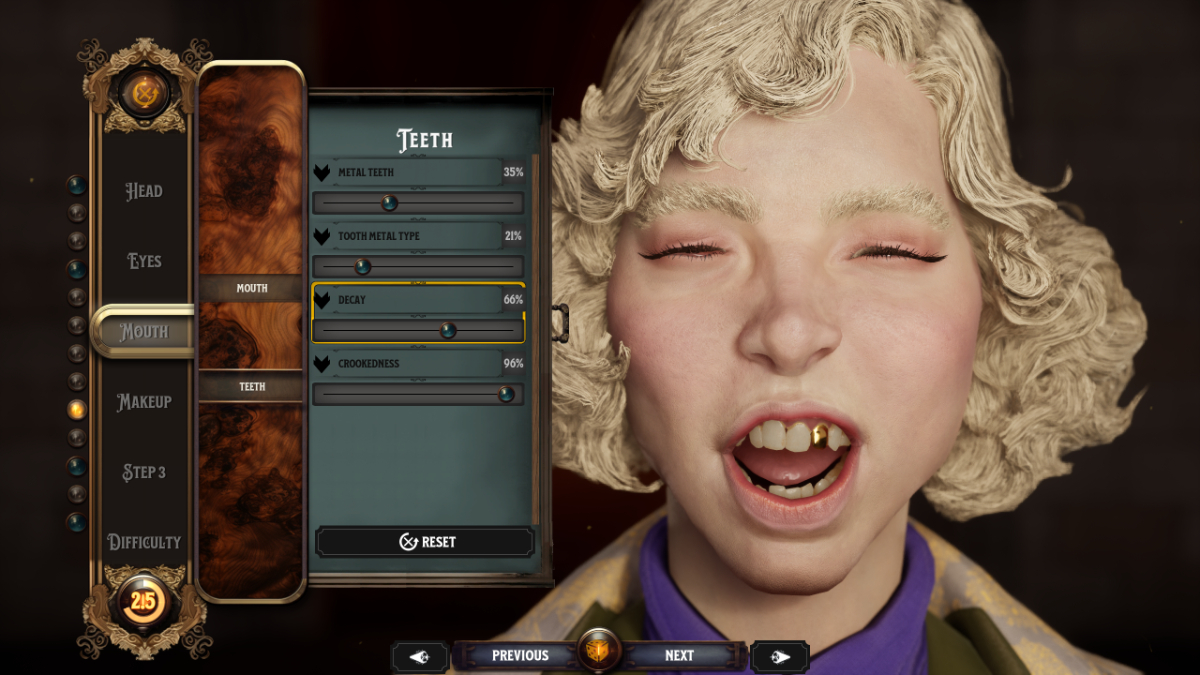Go to the Makeup section

[144, 402]
